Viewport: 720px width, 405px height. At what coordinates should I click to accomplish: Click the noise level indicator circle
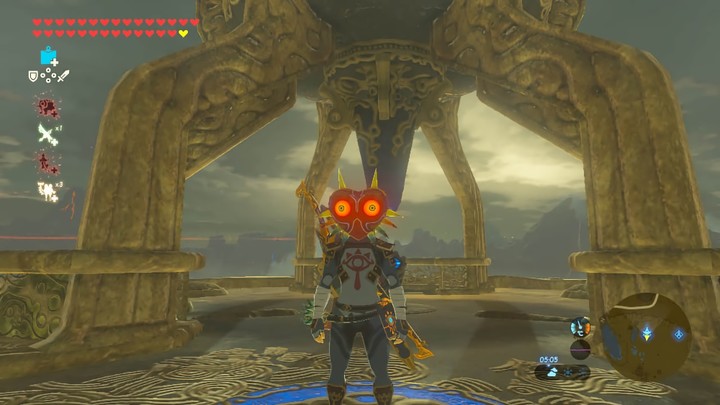click(579, 348)
